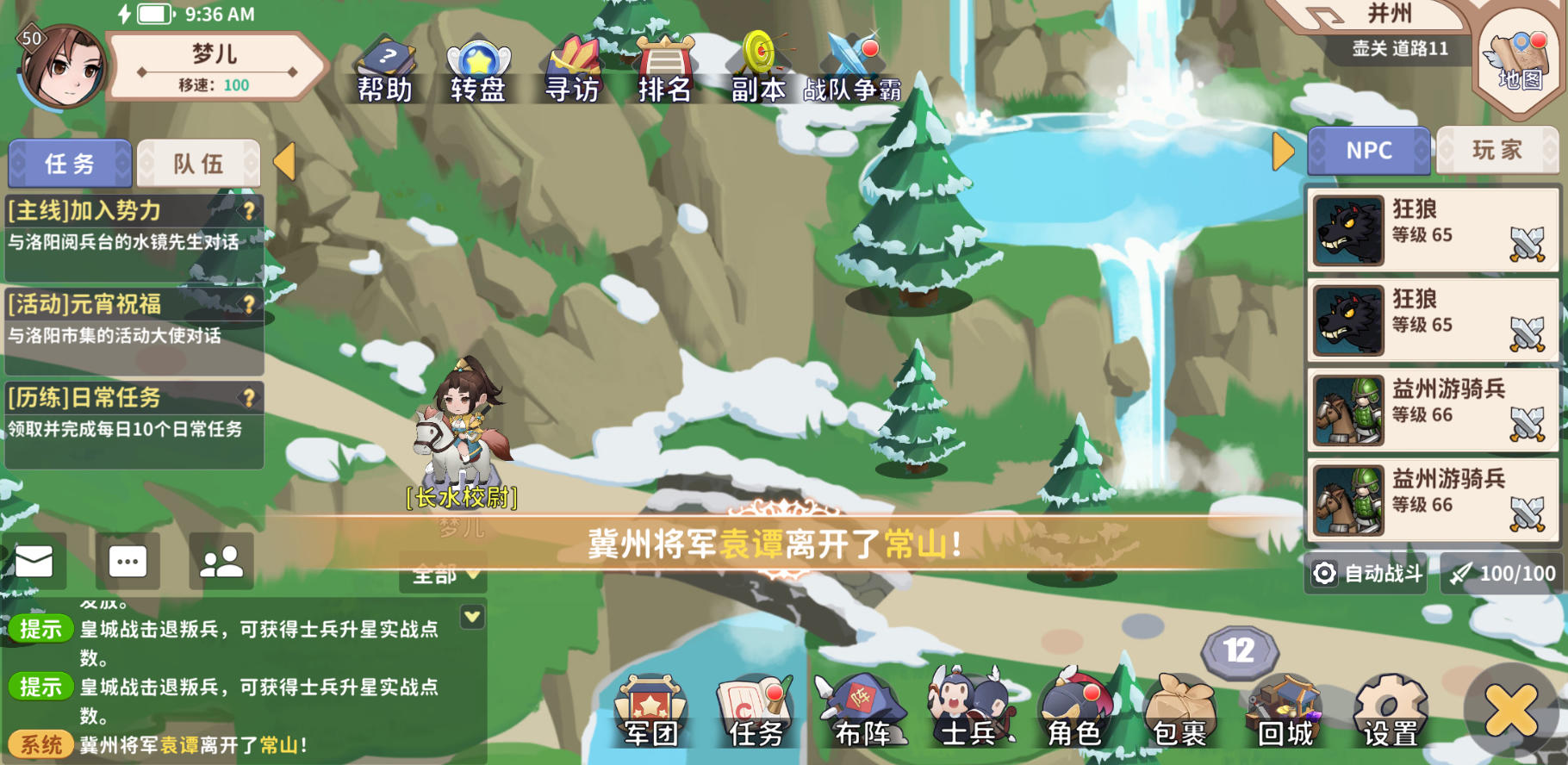1568x765 pixels.
Task: Open the 帮助 help panel
Action: (387, 65)
